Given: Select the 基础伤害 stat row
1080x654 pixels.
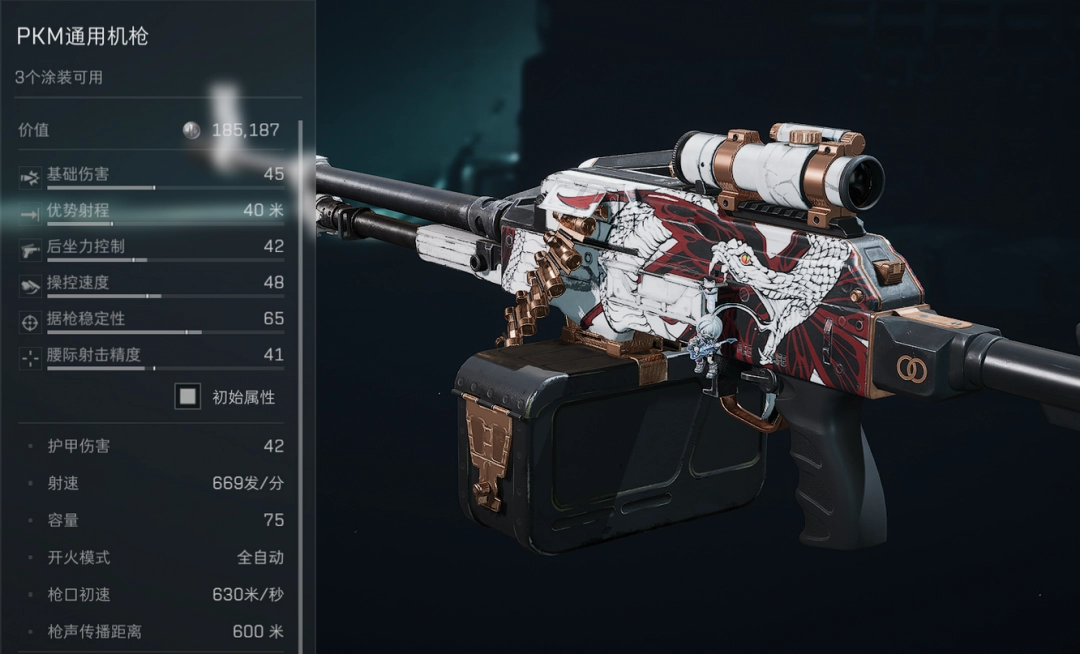Looking at the screenshot, I should [150, 175].
